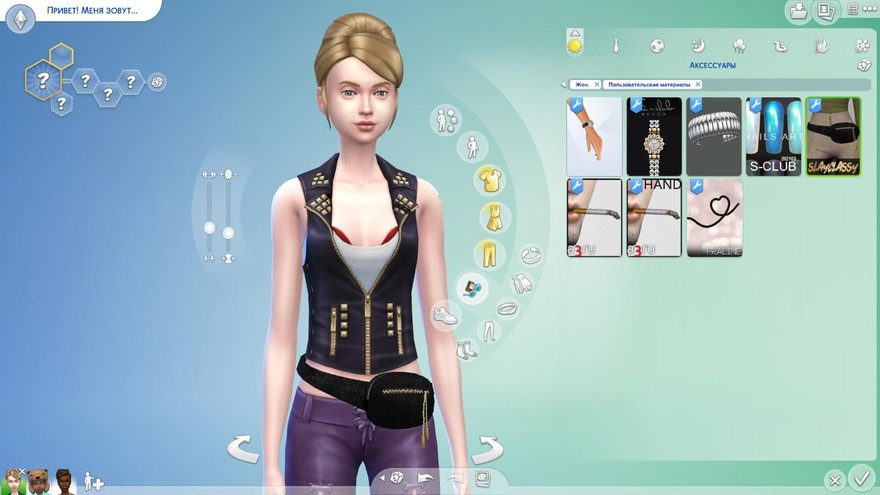Viewport: 880px width, 495px height.
Task: Open the shoes category icon
Action: [445, 315]
